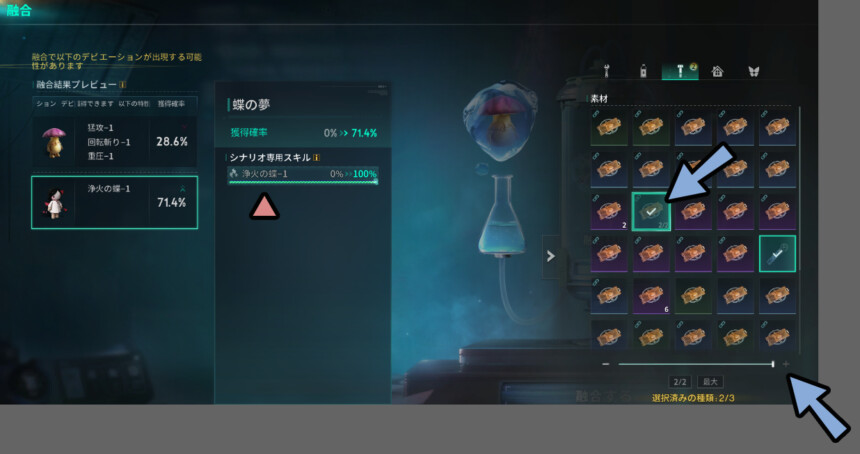Switch to the butterfly category tab
Image resolution: width=860 pixels, height=454 pixels.
click(x=753, y=71)
